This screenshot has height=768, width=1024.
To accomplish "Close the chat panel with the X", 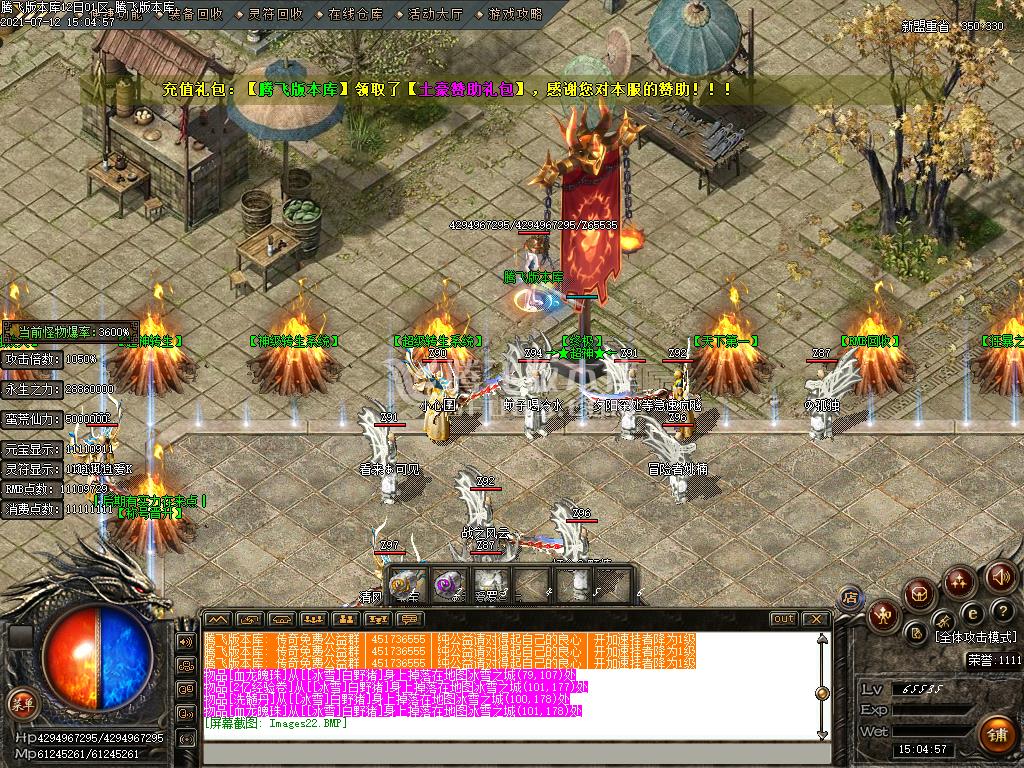I will tap(815, 619).
